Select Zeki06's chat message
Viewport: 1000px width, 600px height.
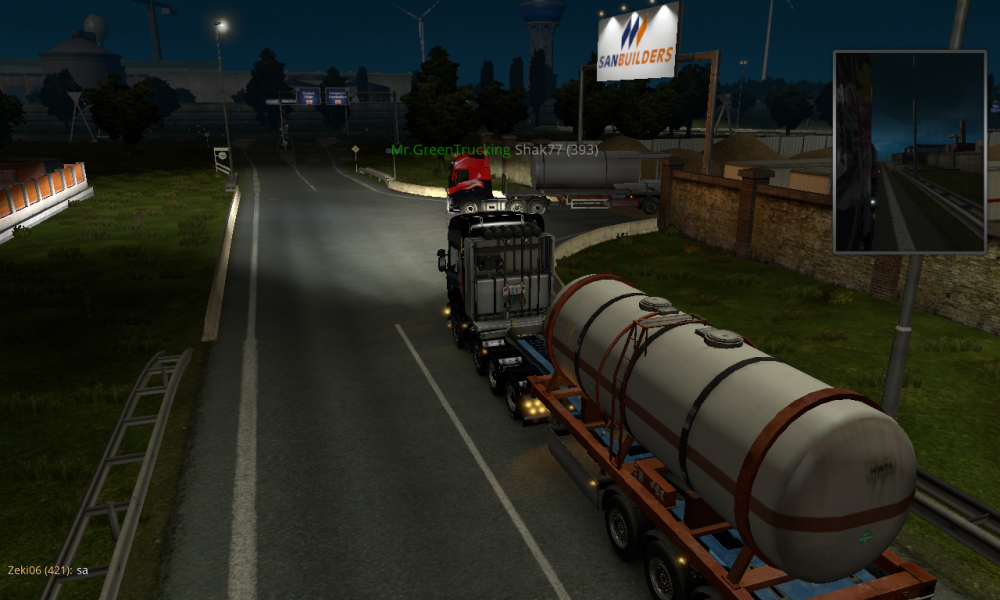(x=48, y=570)
